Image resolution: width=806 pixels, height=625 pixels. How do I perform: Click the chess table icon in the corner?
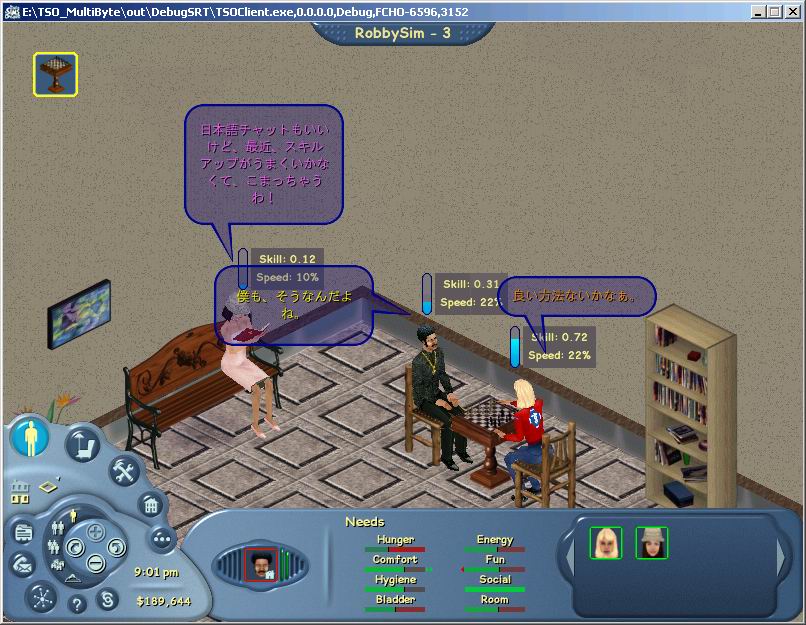coord(56,74)
